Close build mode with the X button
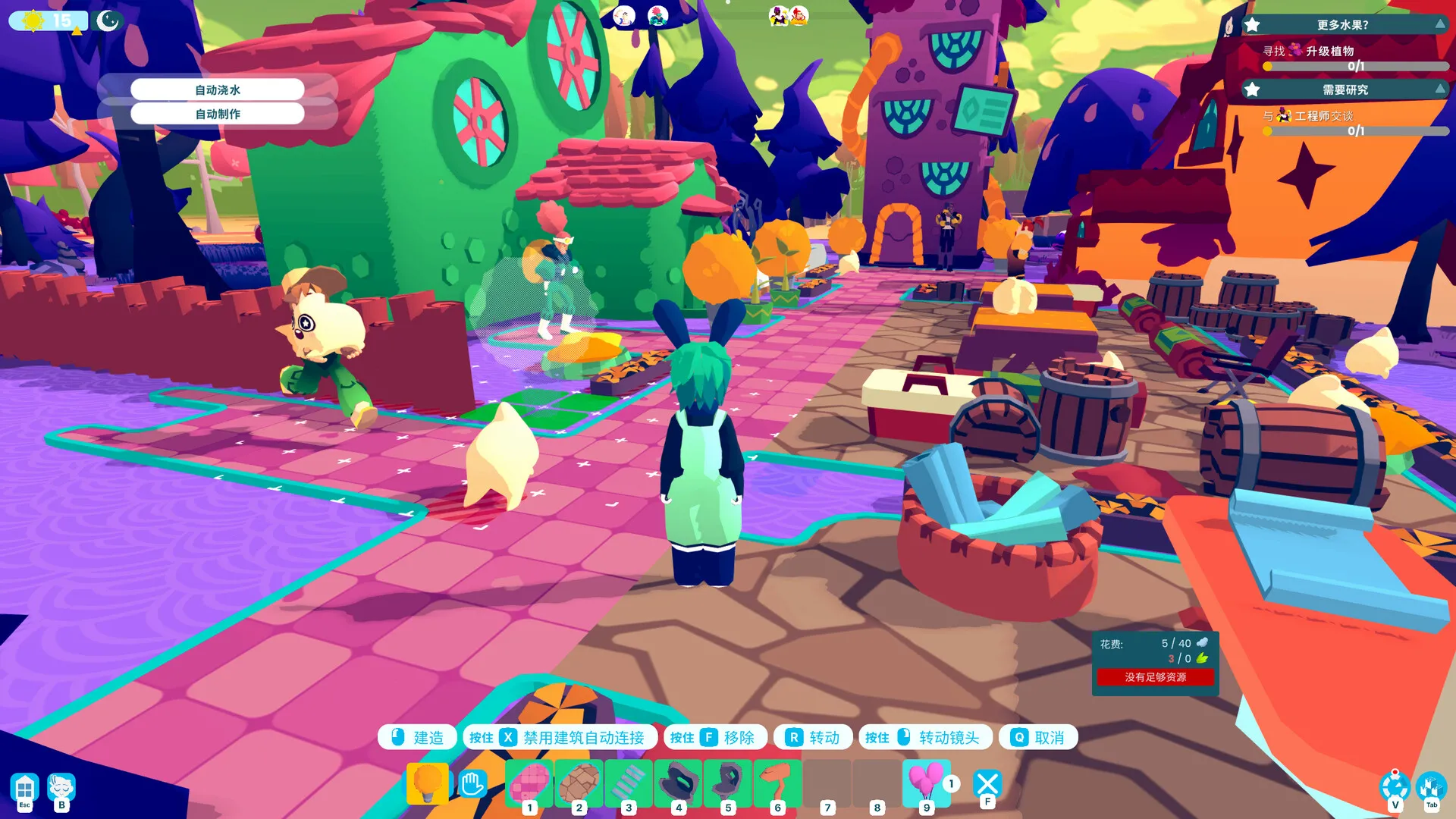 click(x=987, y=783)
